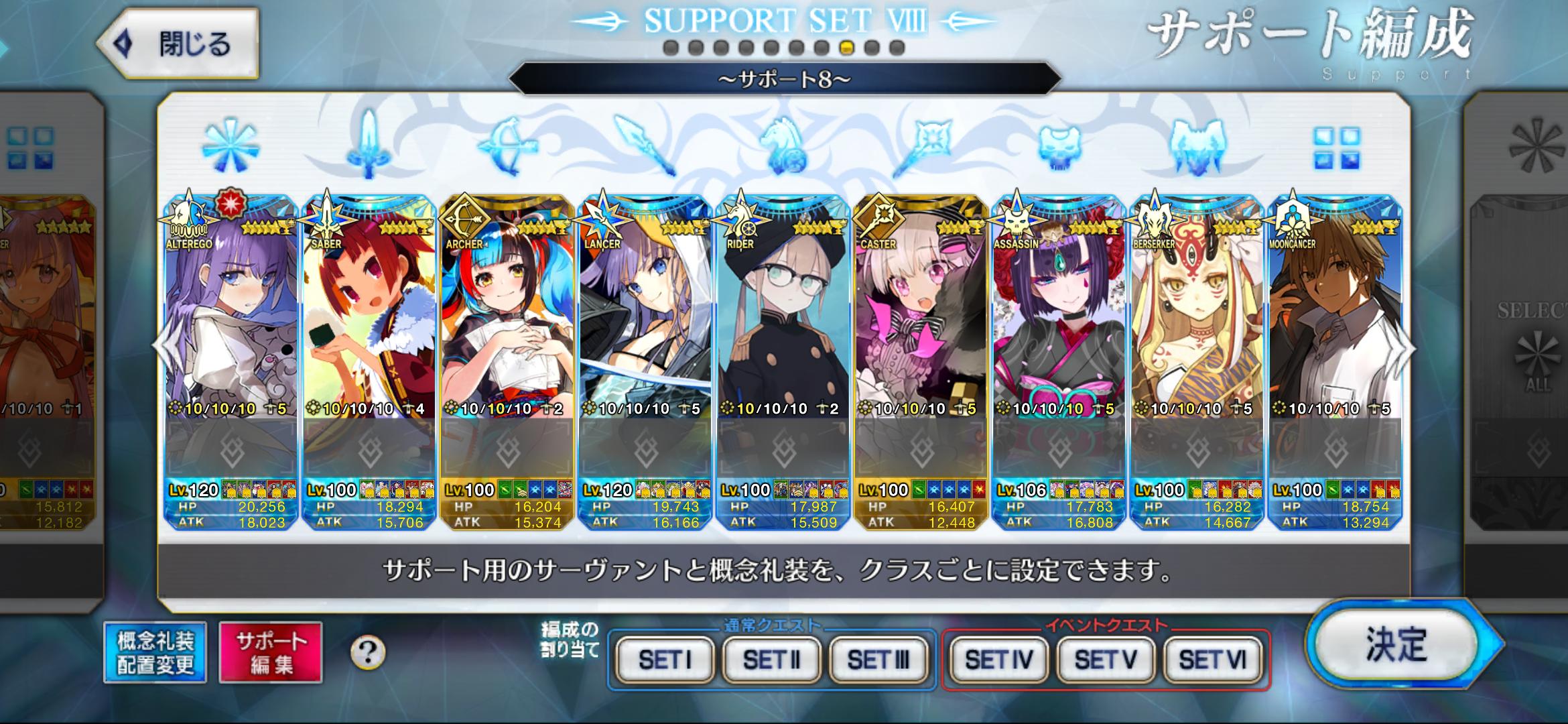Image resolution: width=1568 pixels, height=724 pixels.
Task: Pick the Lancer servant card
Action: click(645, 322)
